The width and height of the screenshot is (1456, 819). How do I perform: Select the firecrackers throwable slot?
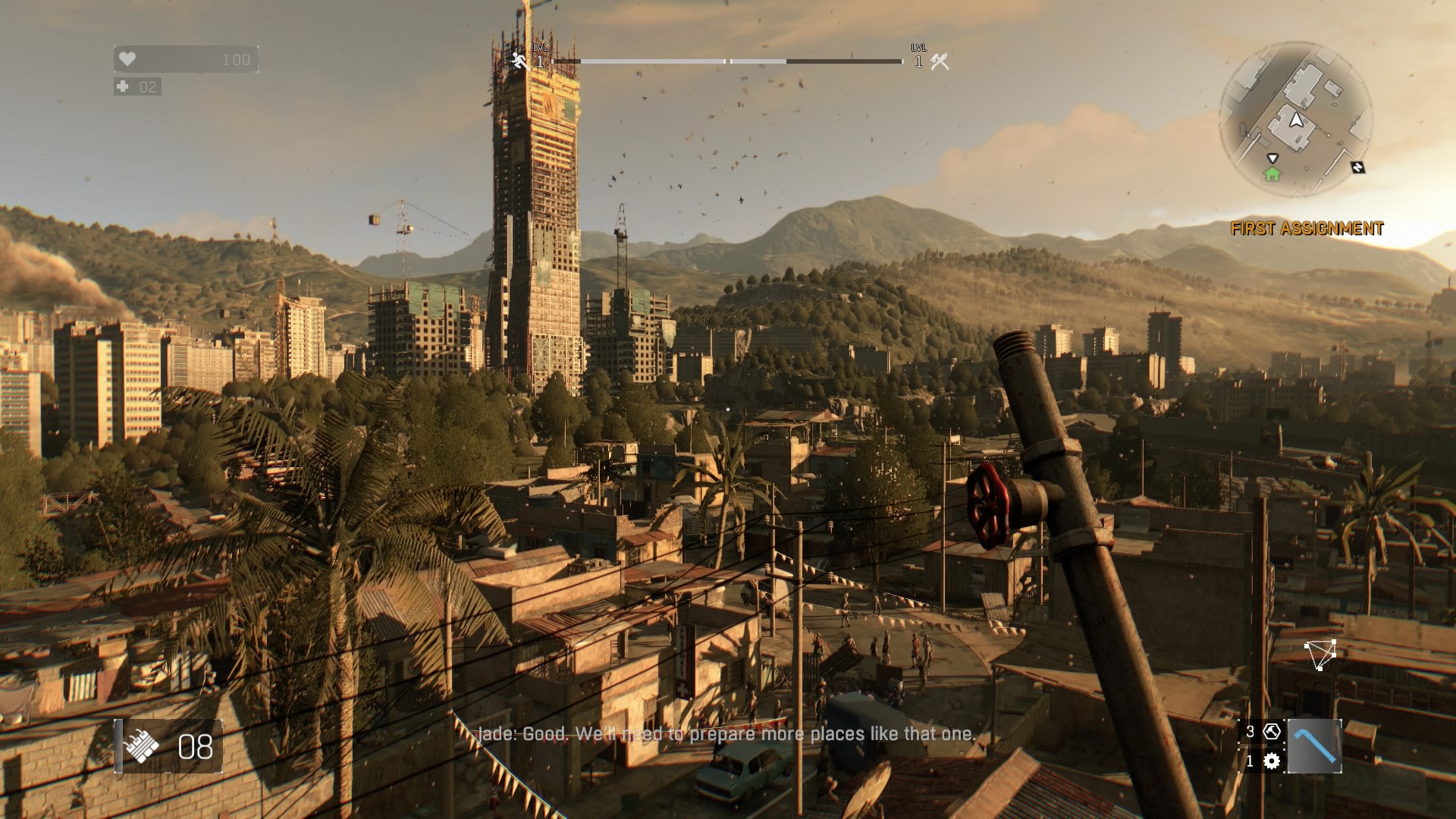(x=142, y=746)
